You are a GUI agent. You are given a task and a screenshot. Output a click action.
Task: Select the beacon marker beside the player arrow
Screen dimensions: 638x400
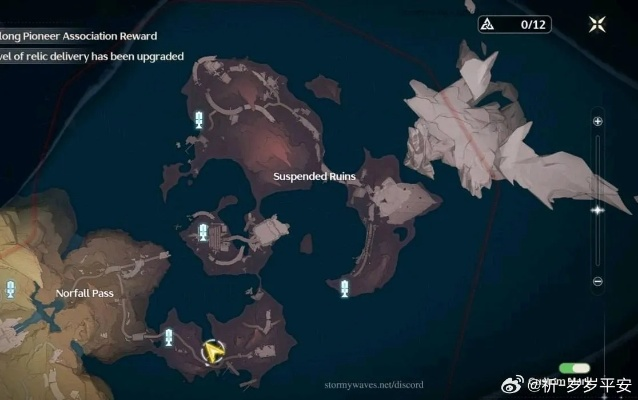click(169, 336)
